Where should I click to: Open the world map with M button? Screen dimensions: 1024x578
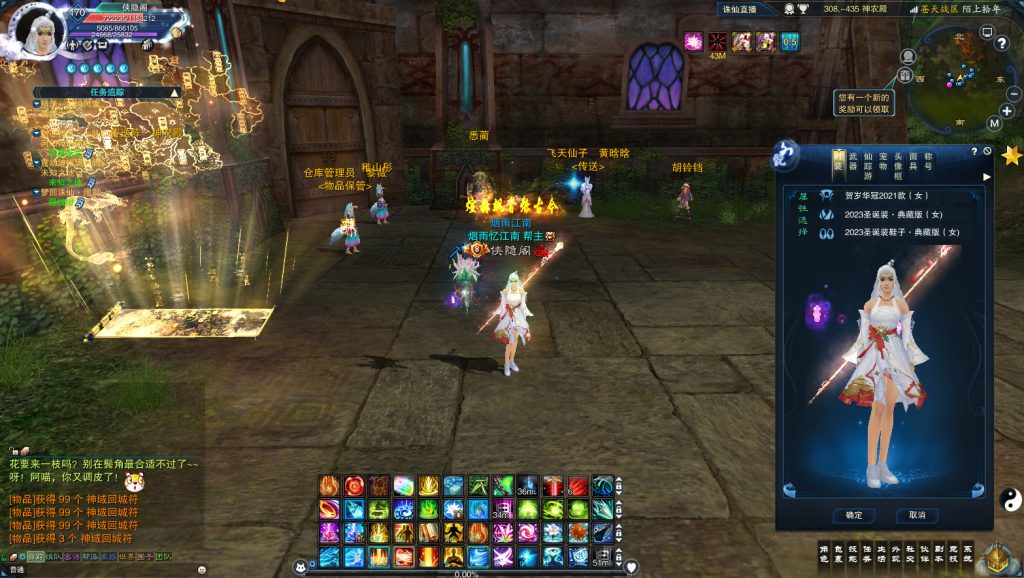pos(994,123)
